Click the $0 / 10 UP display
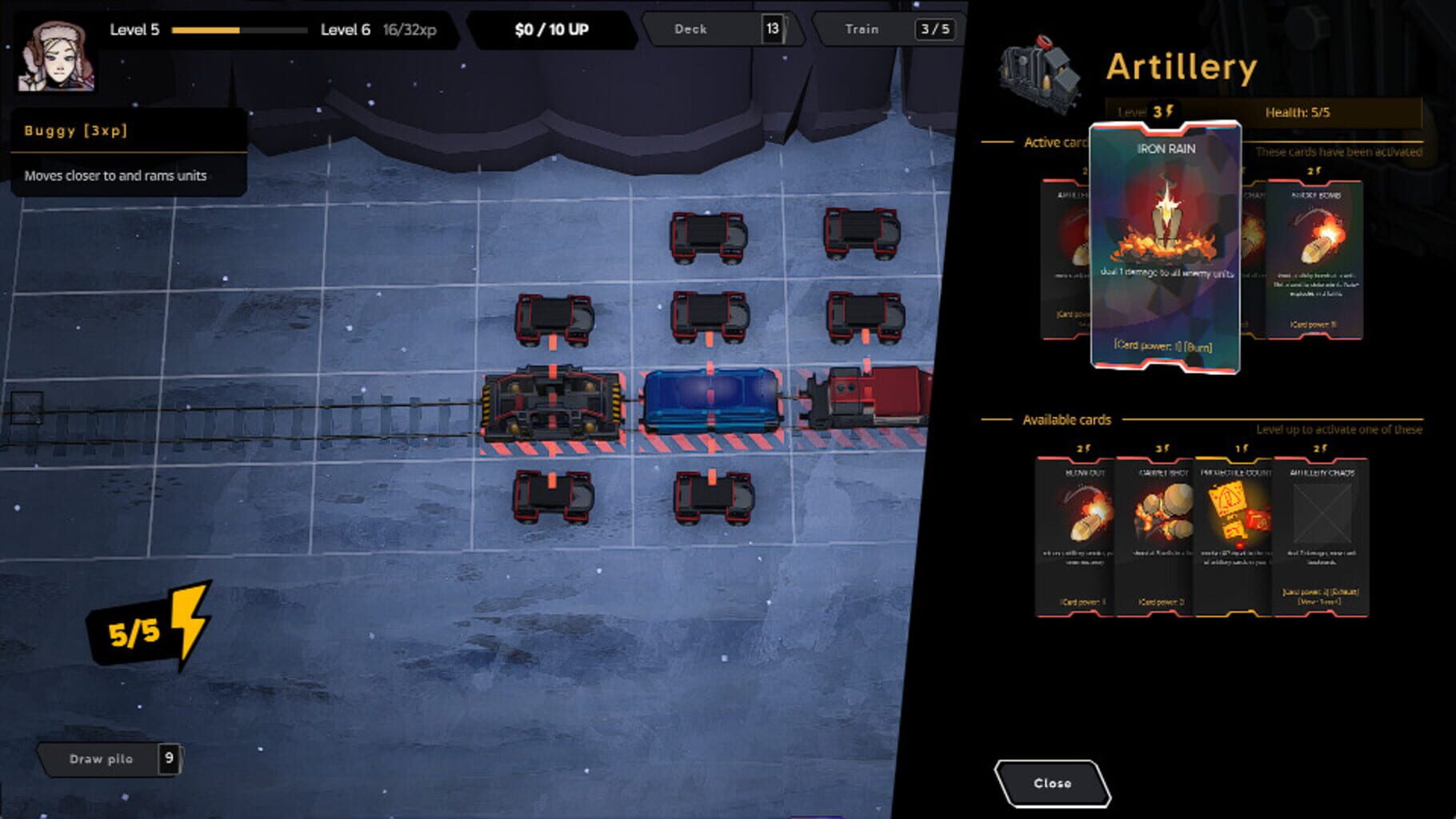 click(550, 28)
